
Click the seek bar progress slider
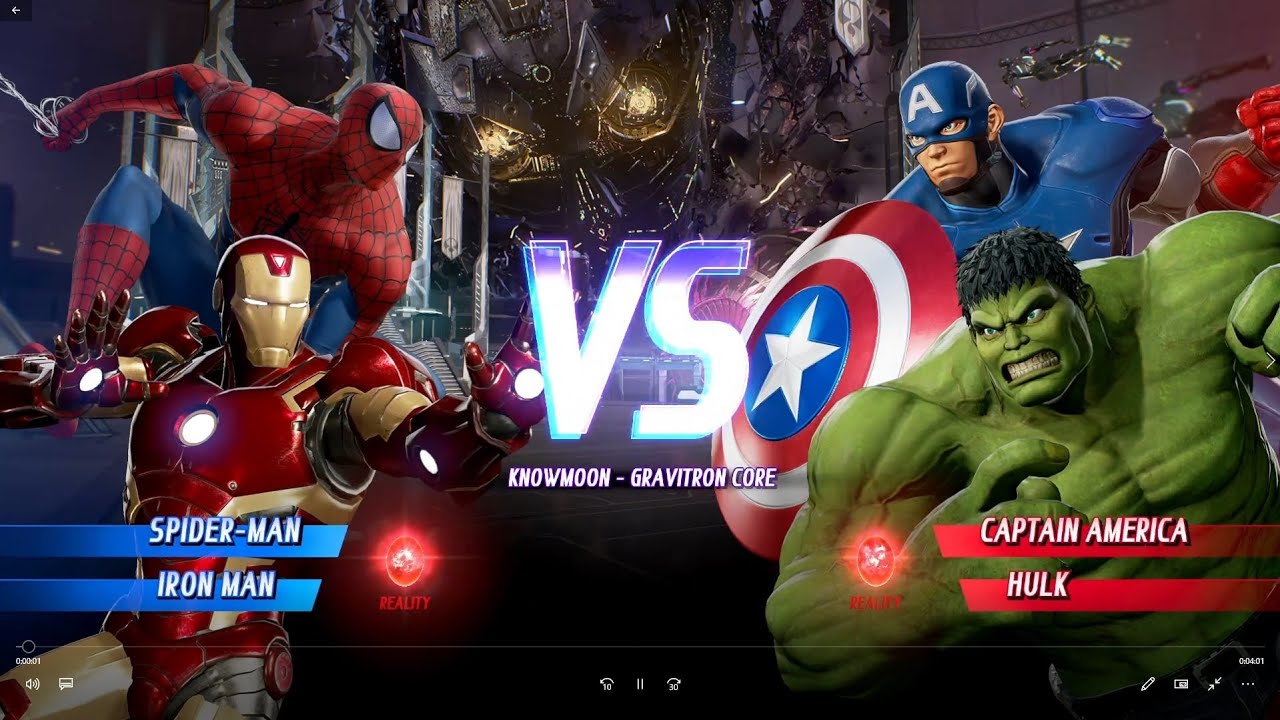tap(30, 646)
